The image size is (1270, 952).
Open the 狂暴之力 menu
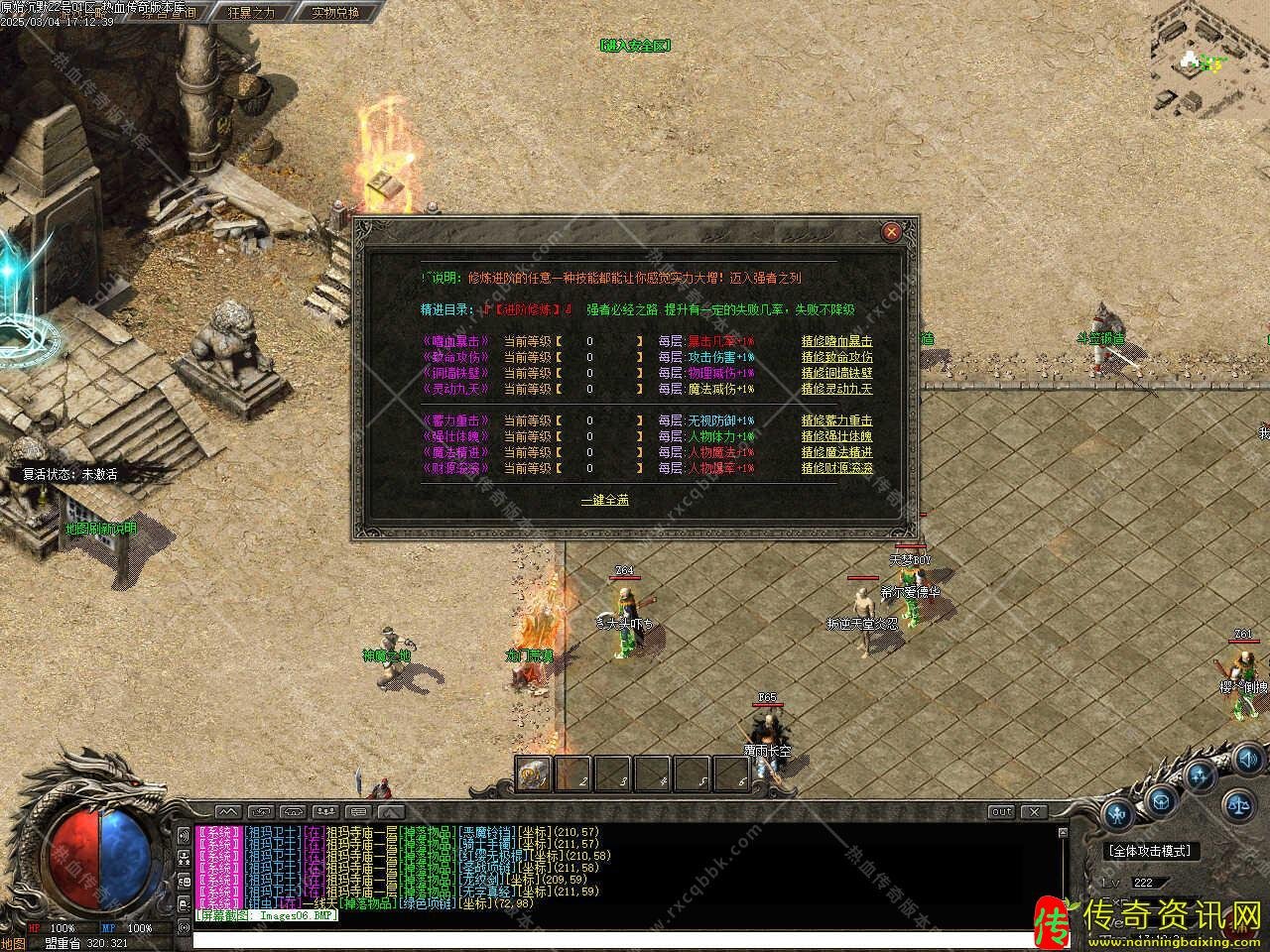[251, 13]
